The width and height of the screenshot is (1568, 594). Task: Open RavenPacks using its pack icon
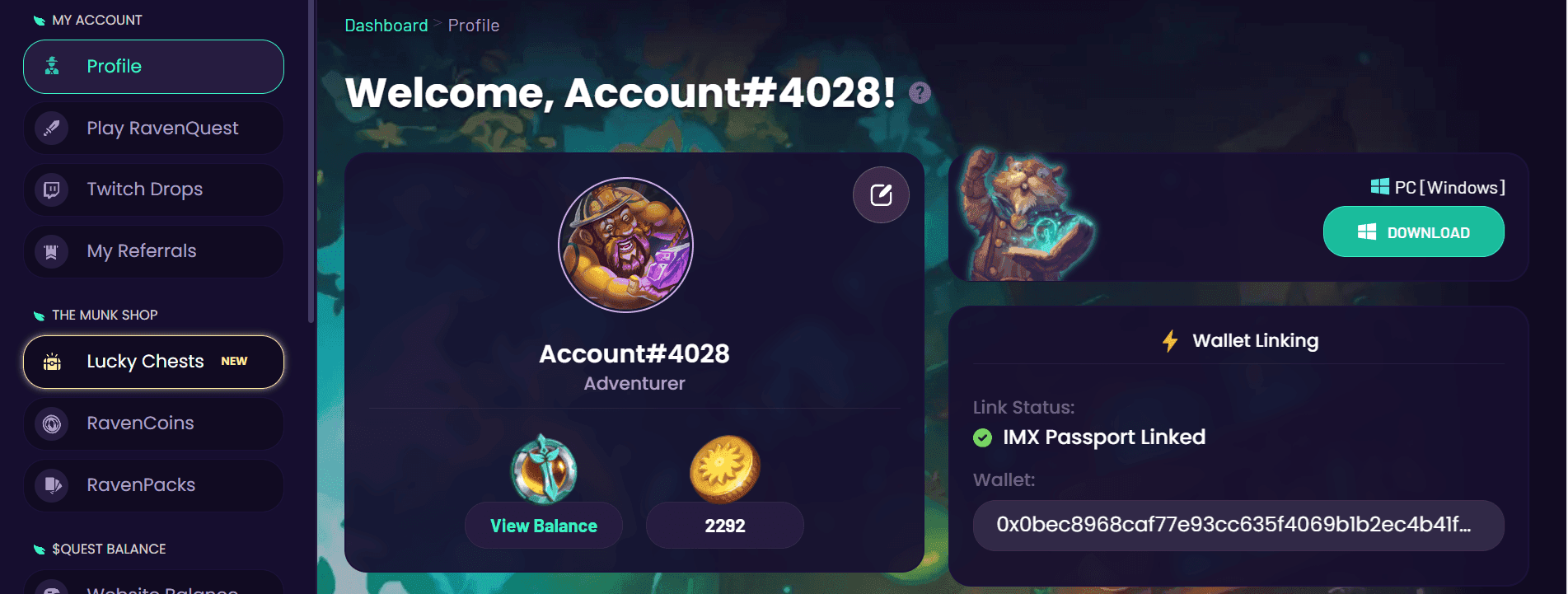point(51,485)
